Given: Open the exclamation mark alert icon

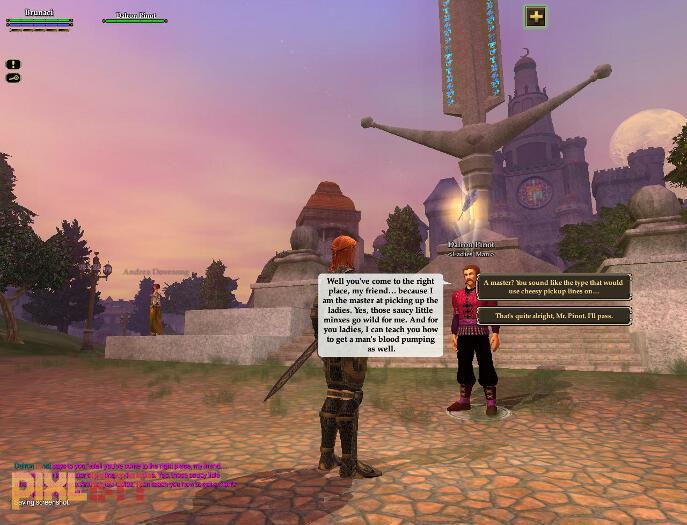Looking at the screenshot, I should [13, 65].
